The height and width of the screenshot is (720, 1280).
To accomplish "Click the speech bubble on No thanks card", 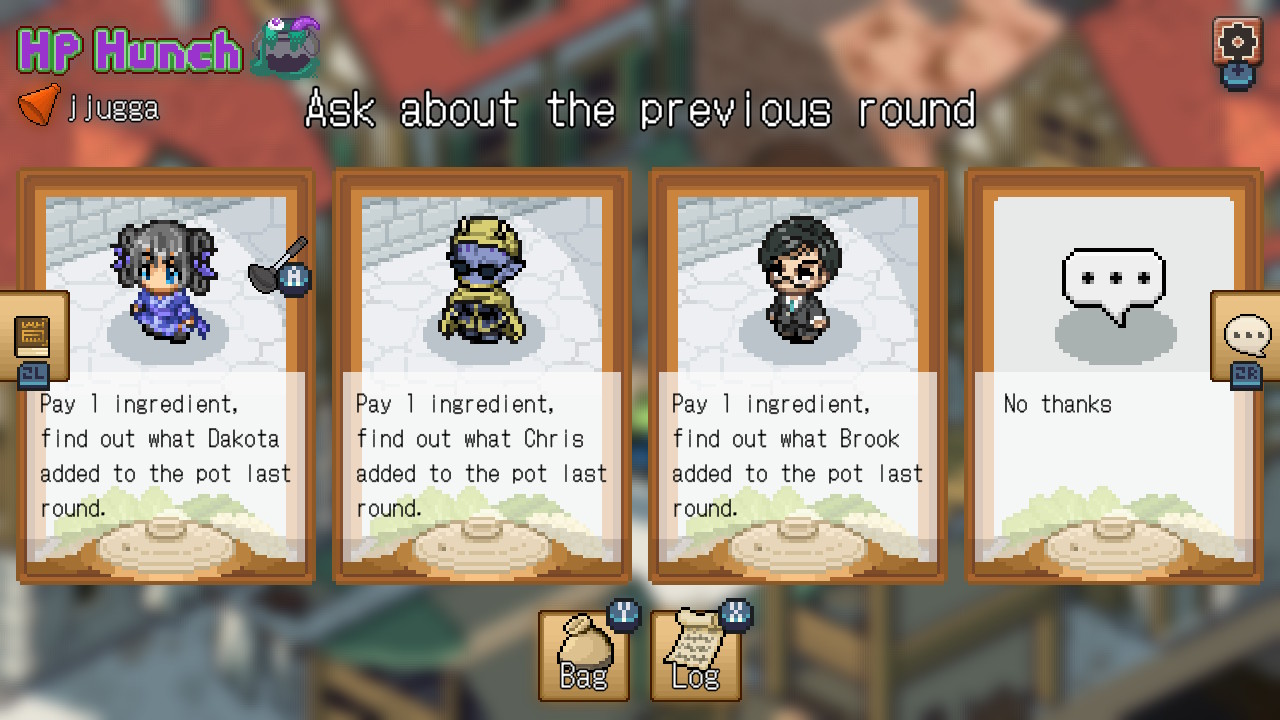I will point(1113,277).
